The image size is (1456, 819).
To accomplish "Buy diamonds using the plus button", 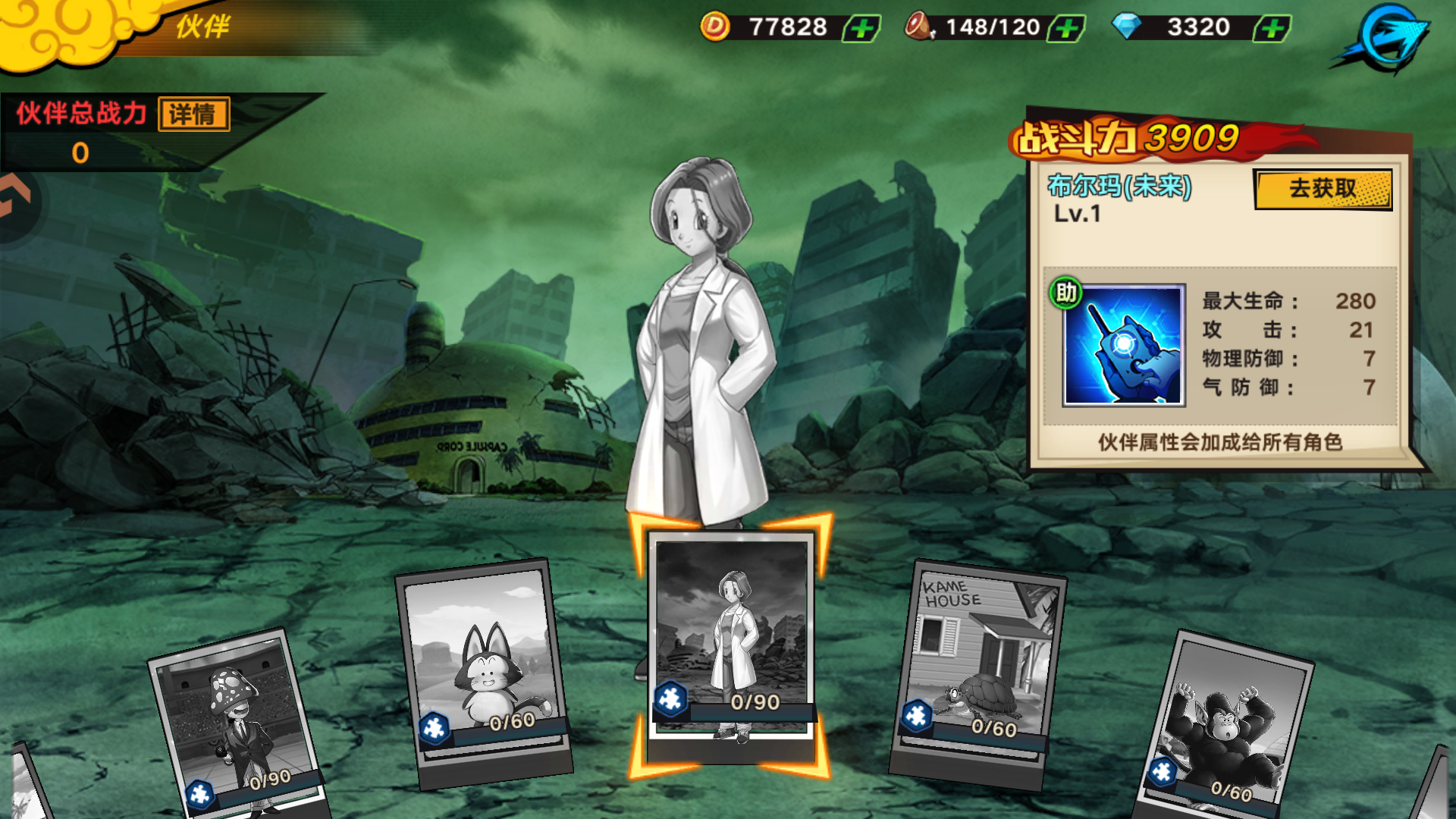I will [1272, 29].
